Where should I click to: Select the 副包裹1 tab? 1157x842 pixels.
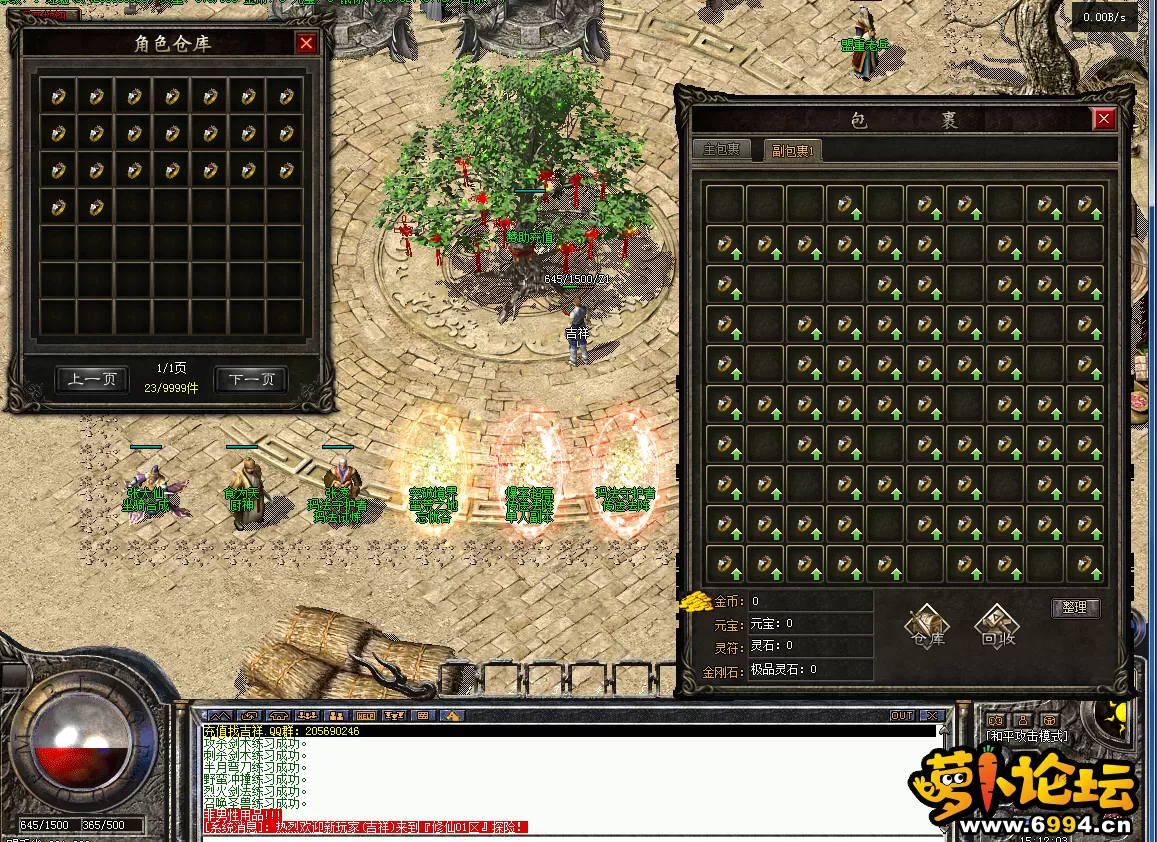tap(792, 151)
